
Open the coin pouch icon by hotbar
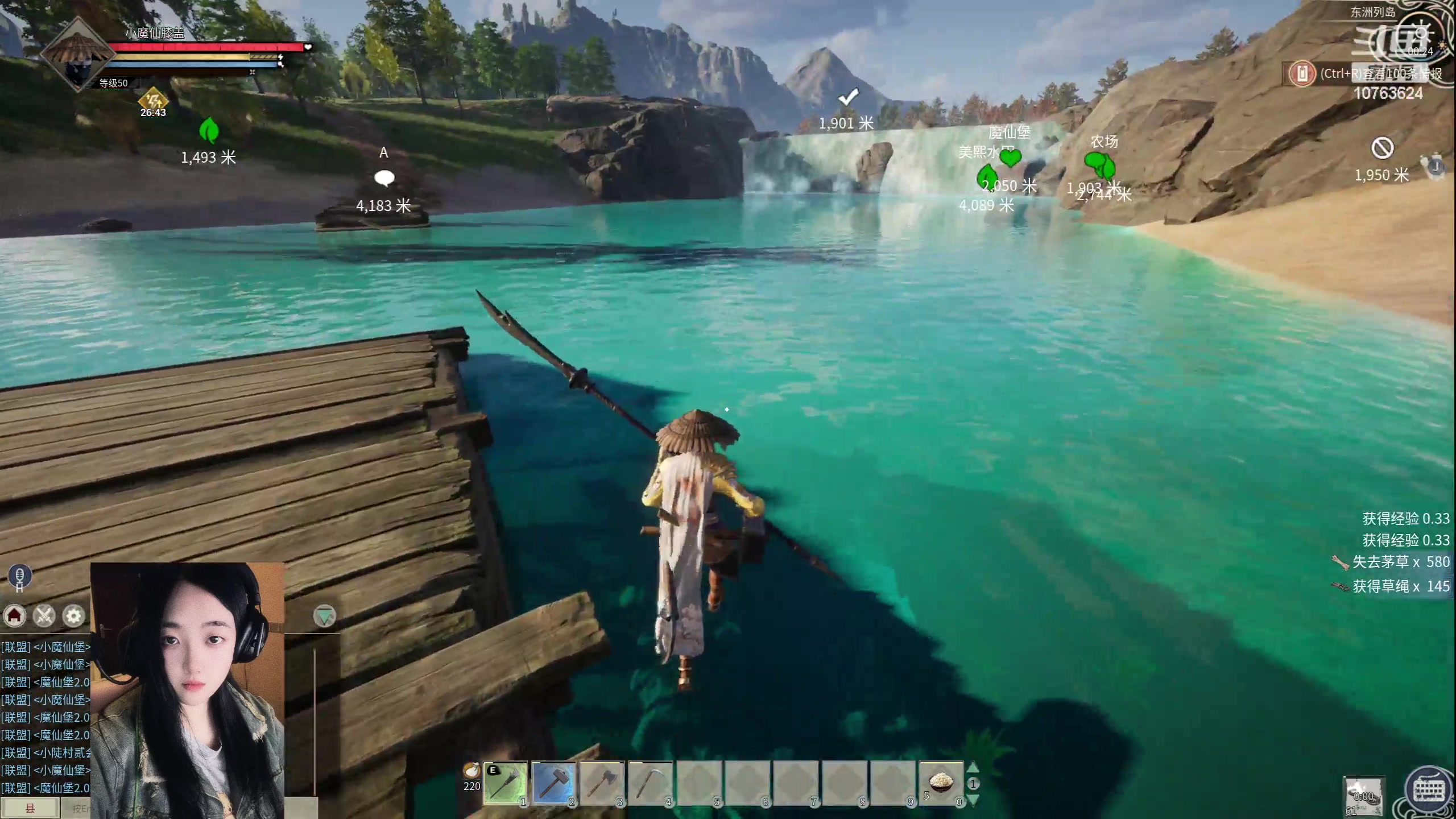pos(471,771)
